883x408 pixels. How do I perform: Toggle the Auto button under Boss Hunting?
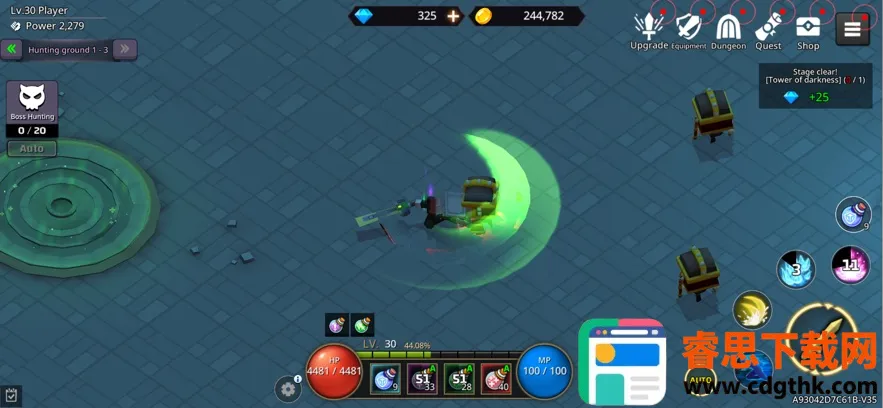(32, 148)
